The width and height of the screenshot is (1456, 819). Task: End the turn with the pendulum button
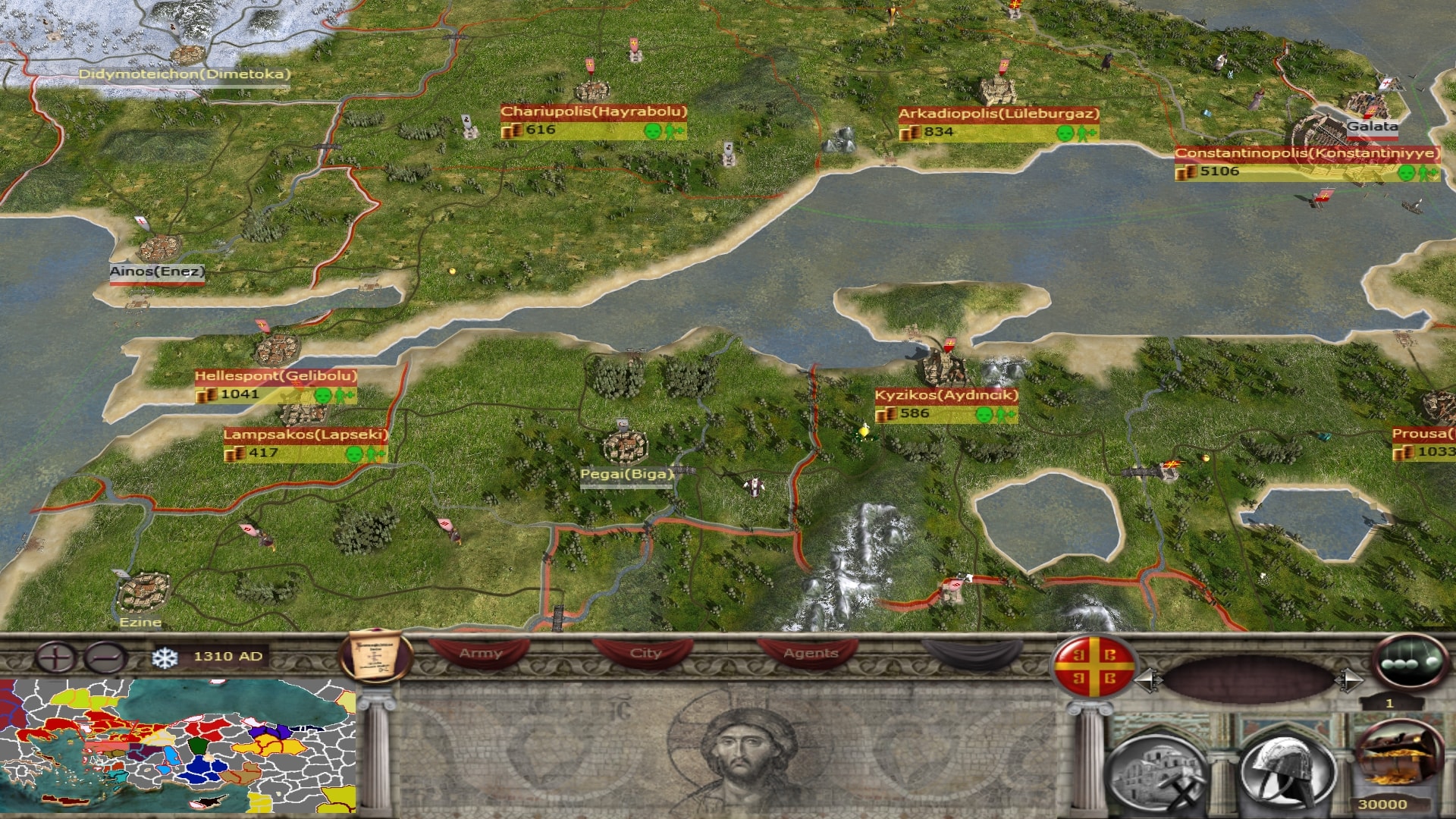click(1409, 661)
